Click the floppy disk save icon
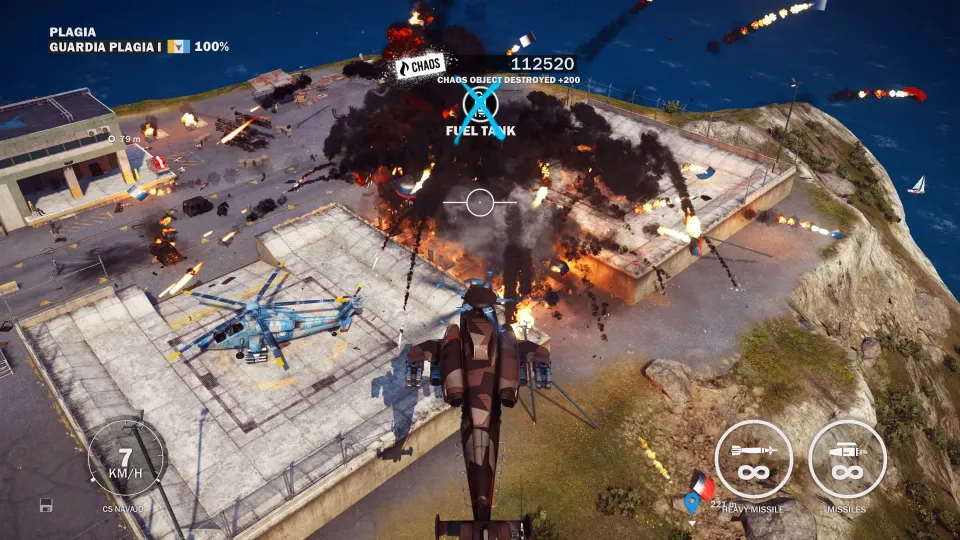 tap(46, 505)
